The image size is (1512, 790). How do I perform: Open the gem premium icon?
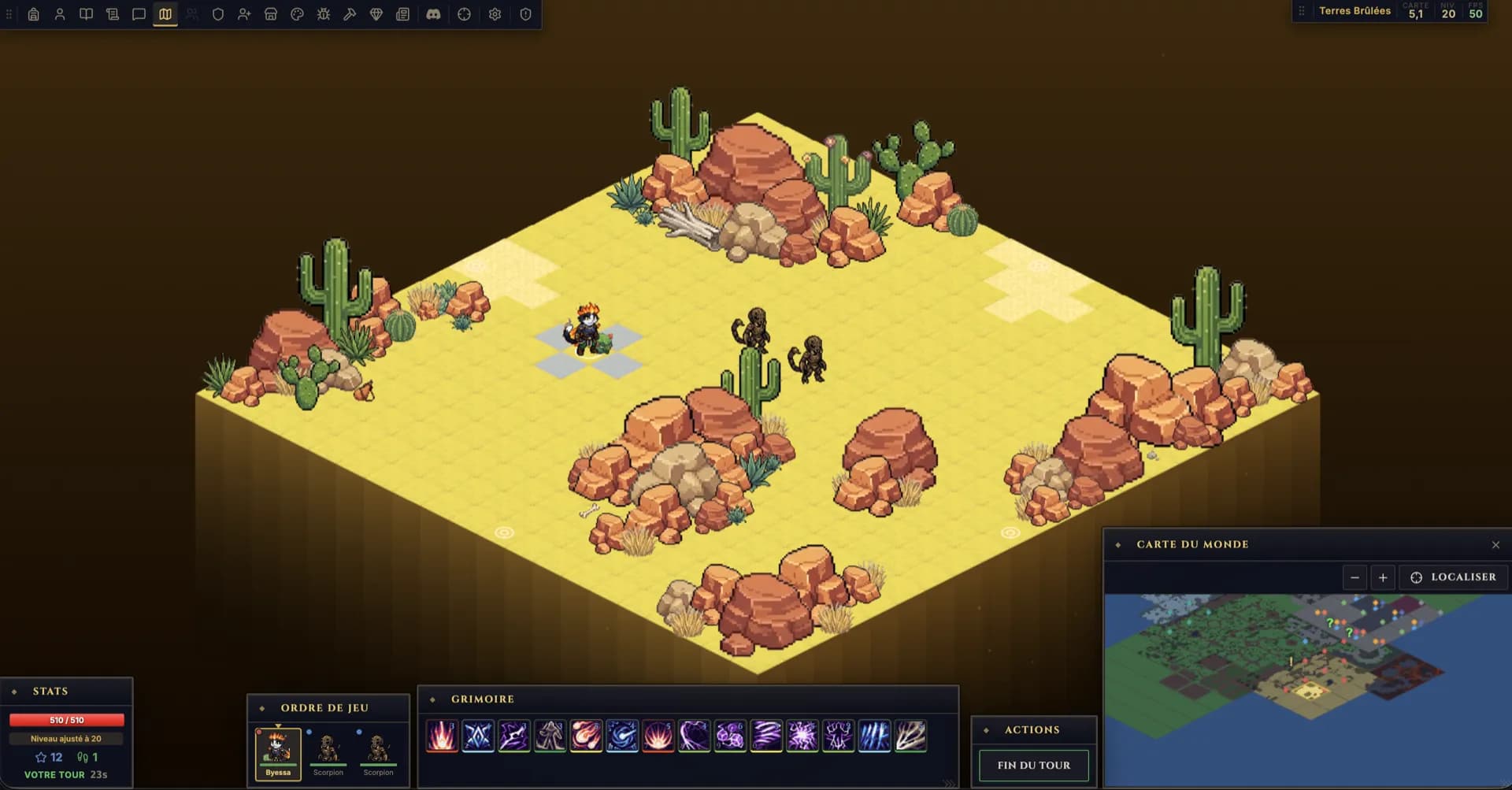pyautogui.click(x=376, y=13)
